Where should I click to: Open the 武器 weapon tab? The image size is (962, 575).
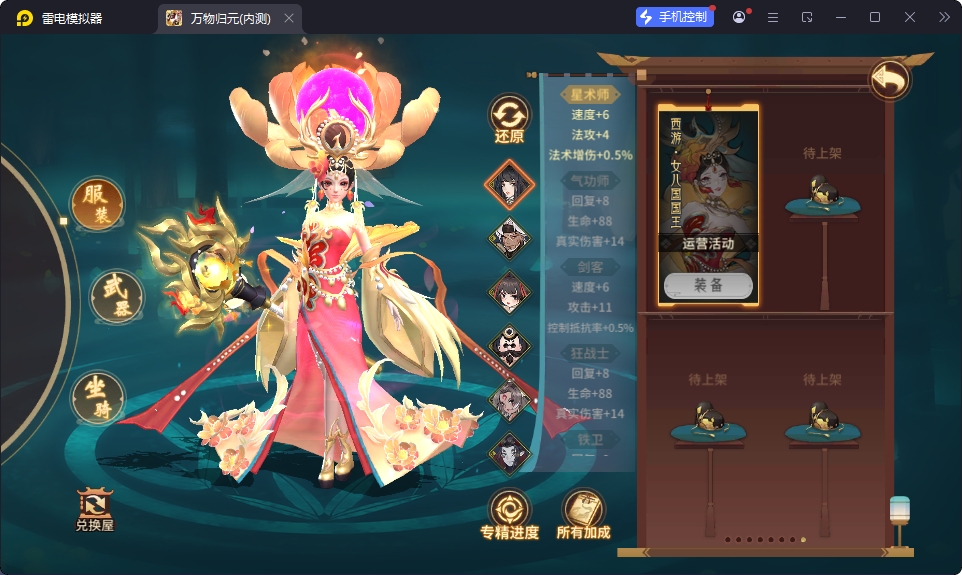(116, 295)
